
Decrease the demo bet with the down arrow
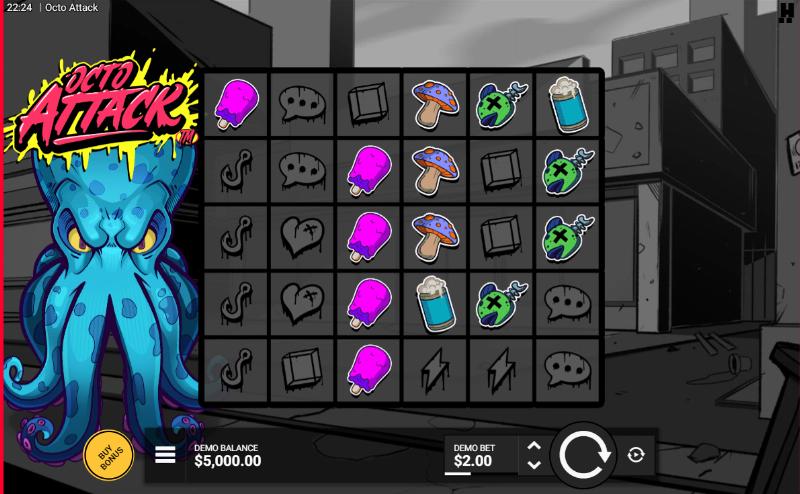[x=533, y=465]
